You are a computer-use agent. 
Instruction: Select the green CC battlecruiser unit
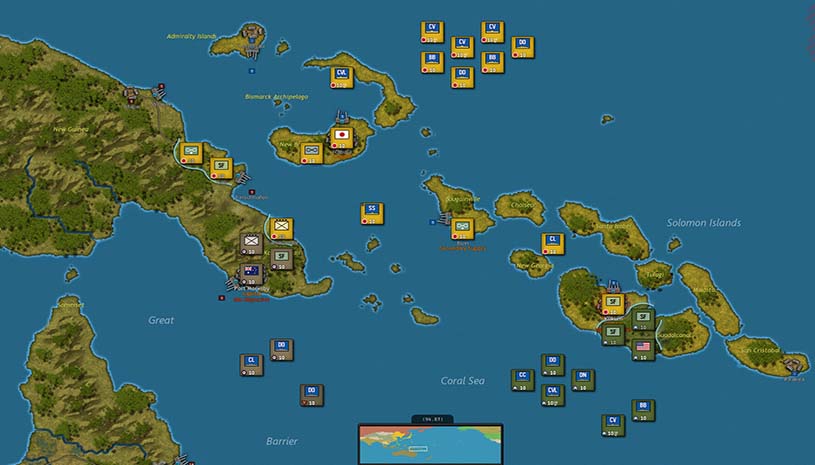(520, 379)
